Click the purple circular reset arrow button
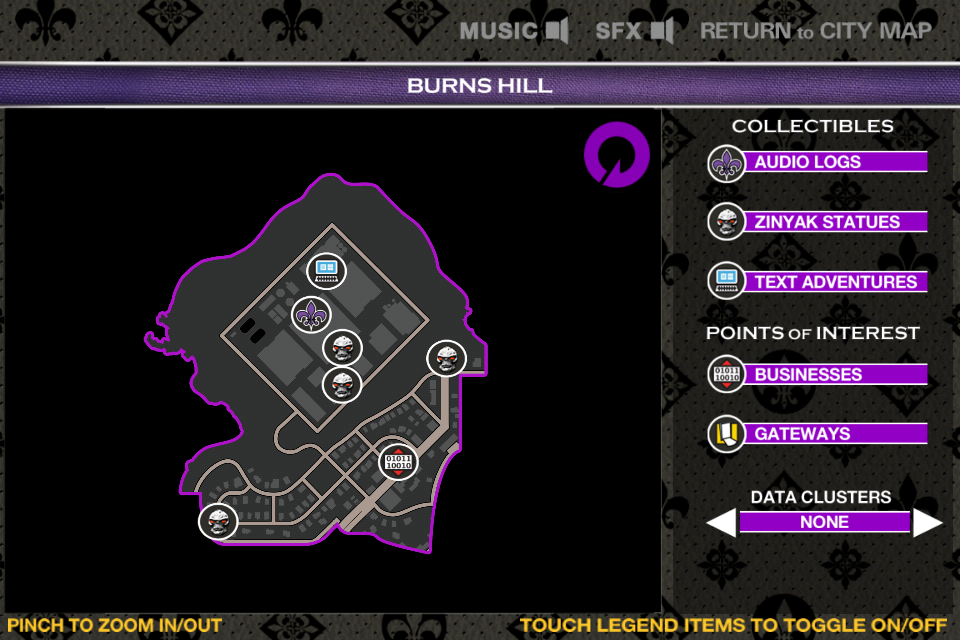The height and width of the screenshot is (640, 960). coord(617,155)
